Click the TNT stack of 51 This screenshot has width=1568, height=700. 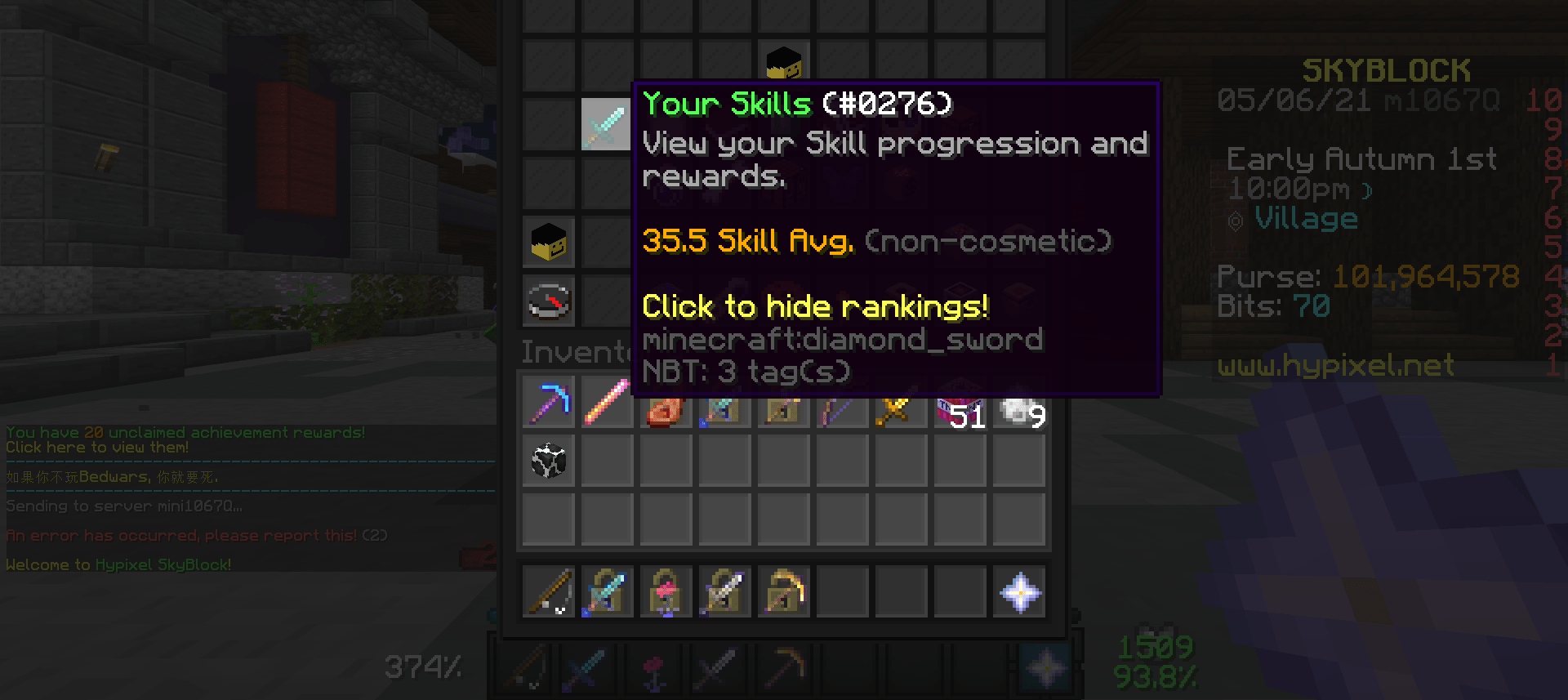960,401
